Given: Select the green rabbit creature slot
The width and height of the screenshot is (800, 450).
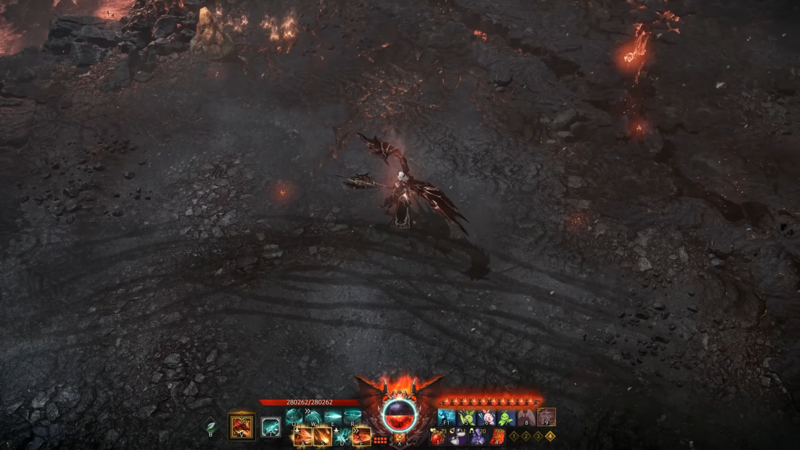Looking at the screenshot, I should coord(466,418).
